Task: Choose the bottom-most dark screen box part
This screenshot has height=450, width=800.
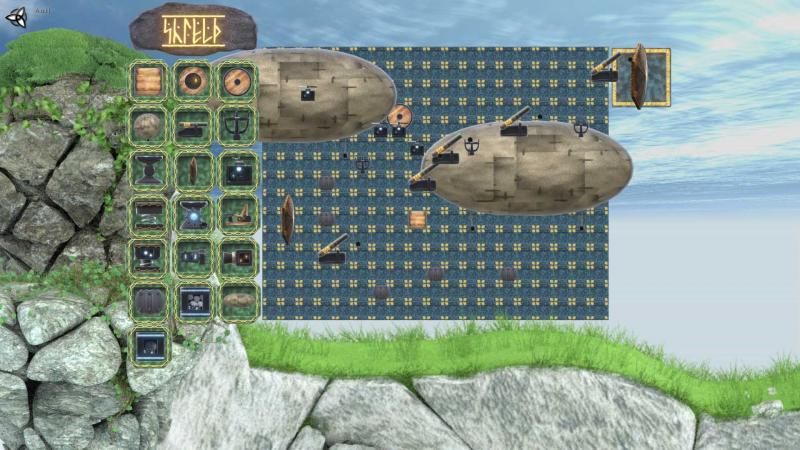Action: [149, 346]
